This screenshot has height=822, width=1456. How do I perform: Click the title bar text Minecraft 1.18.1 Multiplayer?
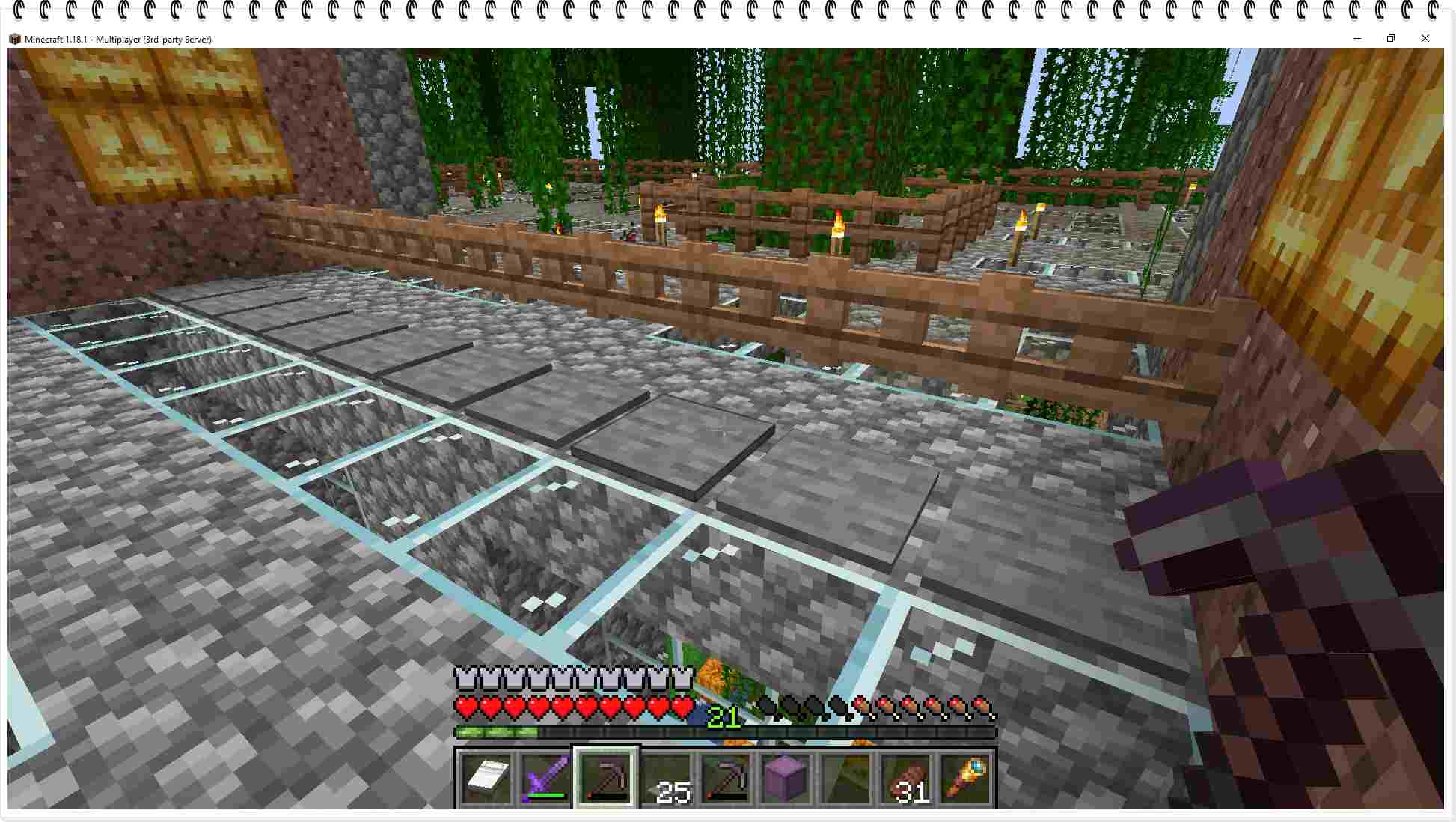click(116, 39)
